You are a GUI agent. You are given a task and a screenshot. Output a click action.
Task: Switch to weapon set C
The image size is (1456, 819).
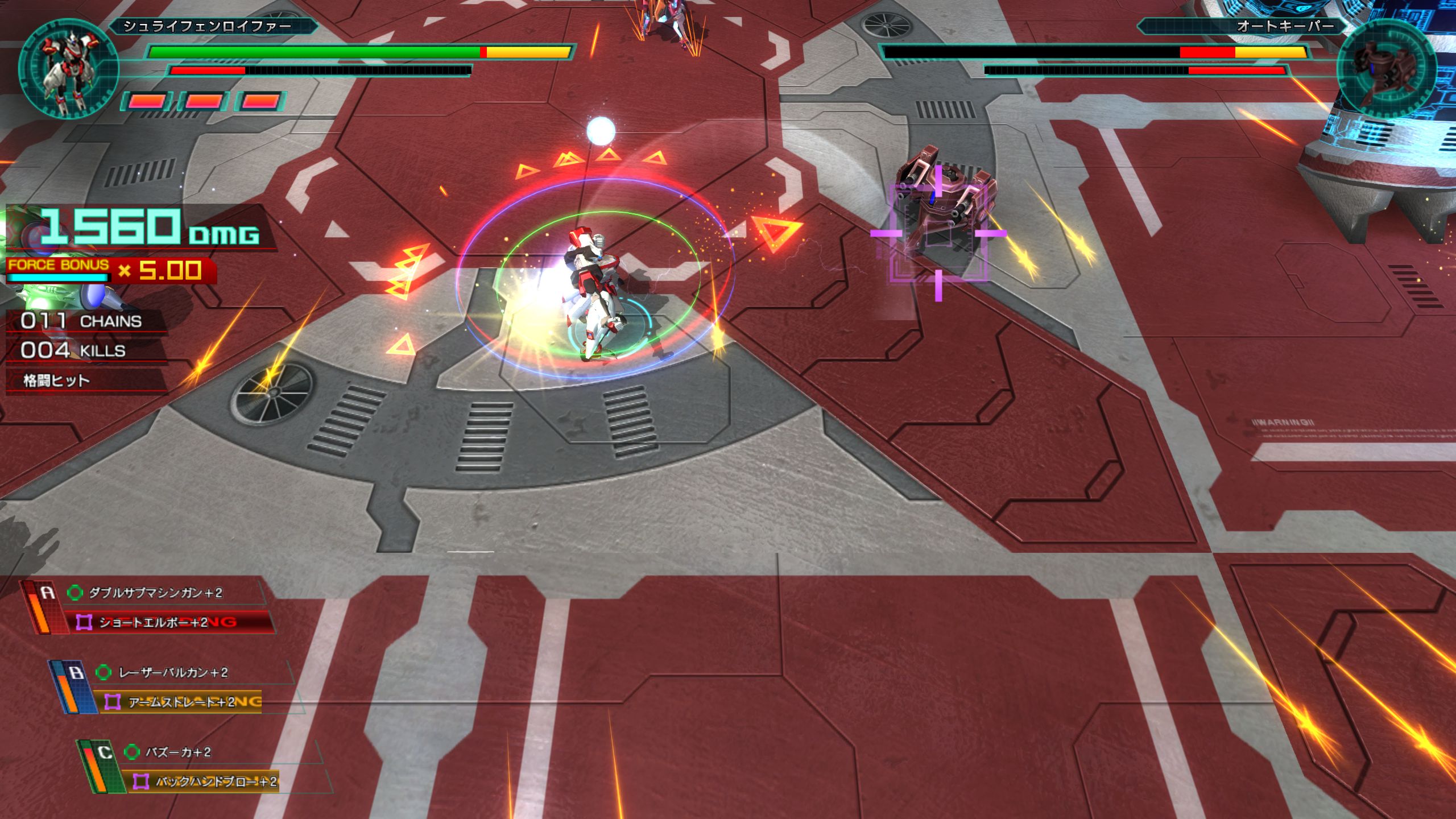(105, 753)
